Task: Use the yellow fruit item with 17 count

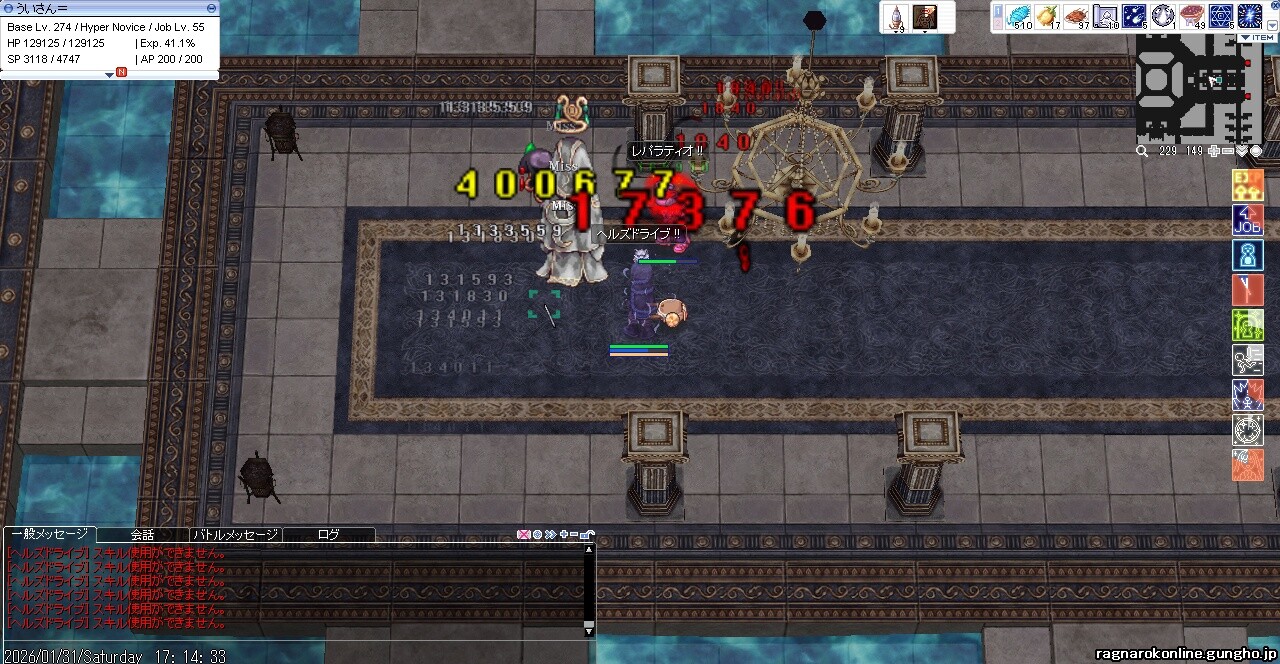Action: click(x=1047, y=17)
